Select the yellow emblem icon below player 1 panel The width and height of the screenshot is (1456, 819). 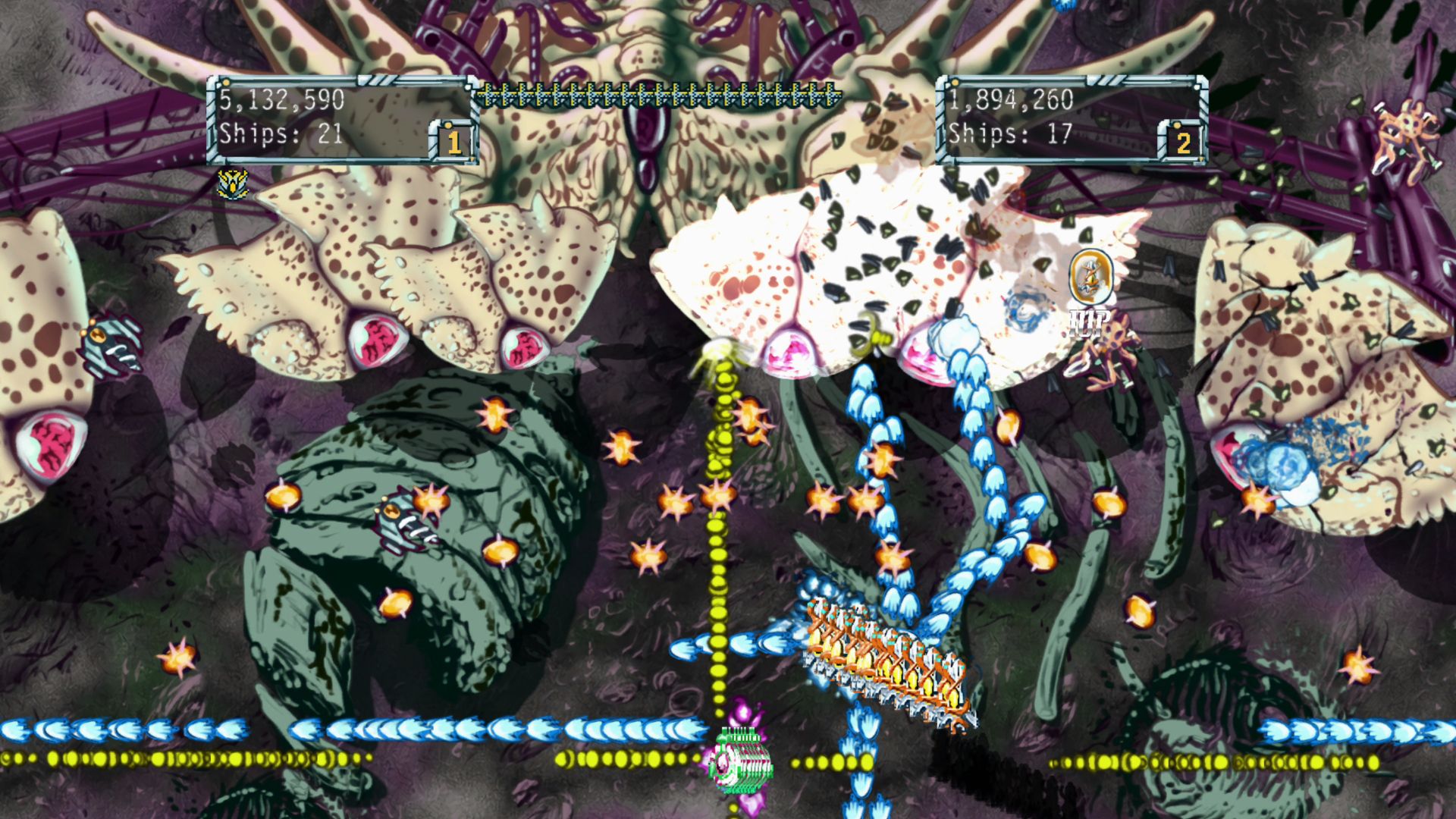tap(232, 184)
